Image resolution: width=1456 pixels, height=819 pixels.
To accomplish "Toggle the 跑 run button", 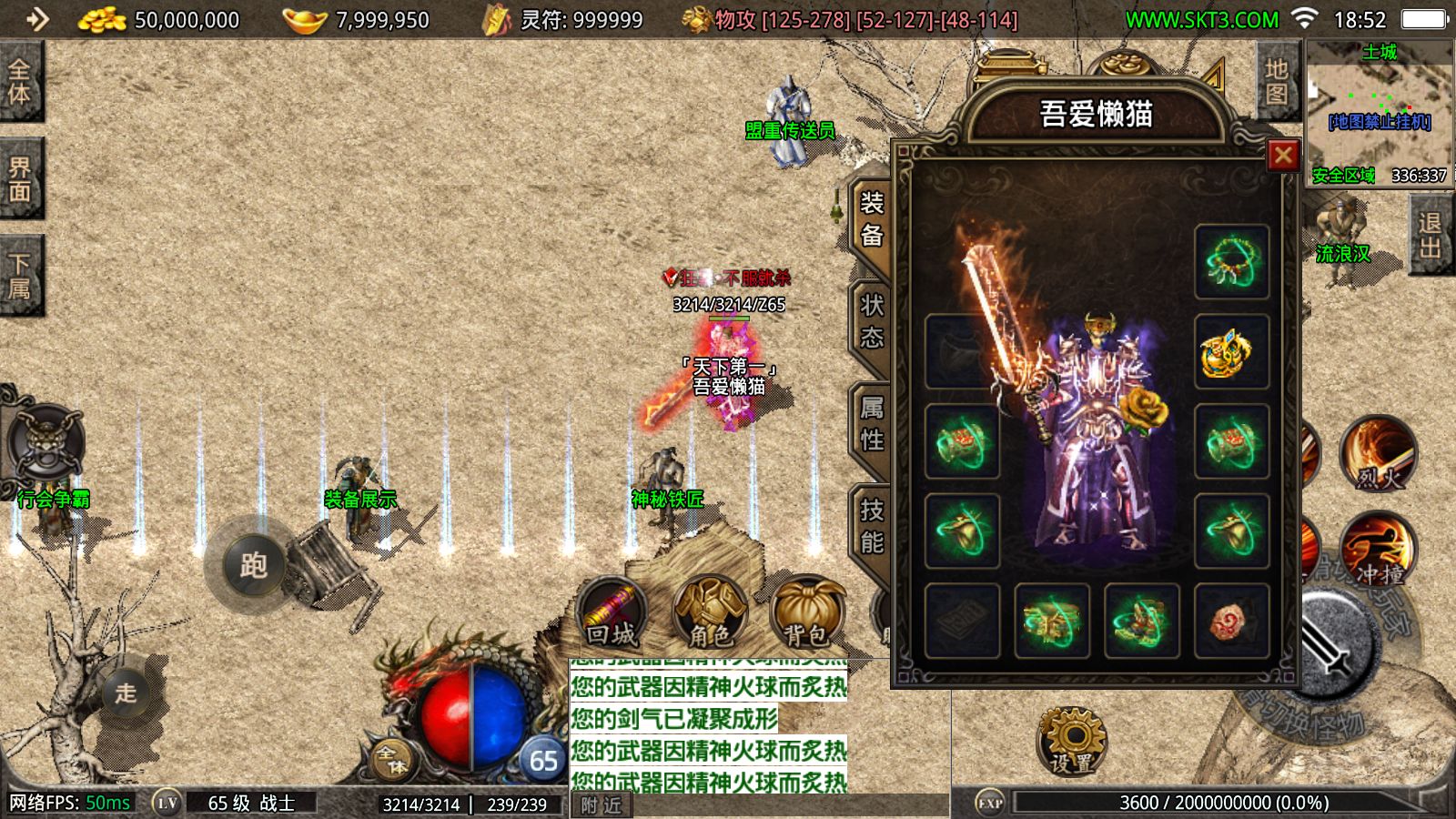I will [252, 565].
